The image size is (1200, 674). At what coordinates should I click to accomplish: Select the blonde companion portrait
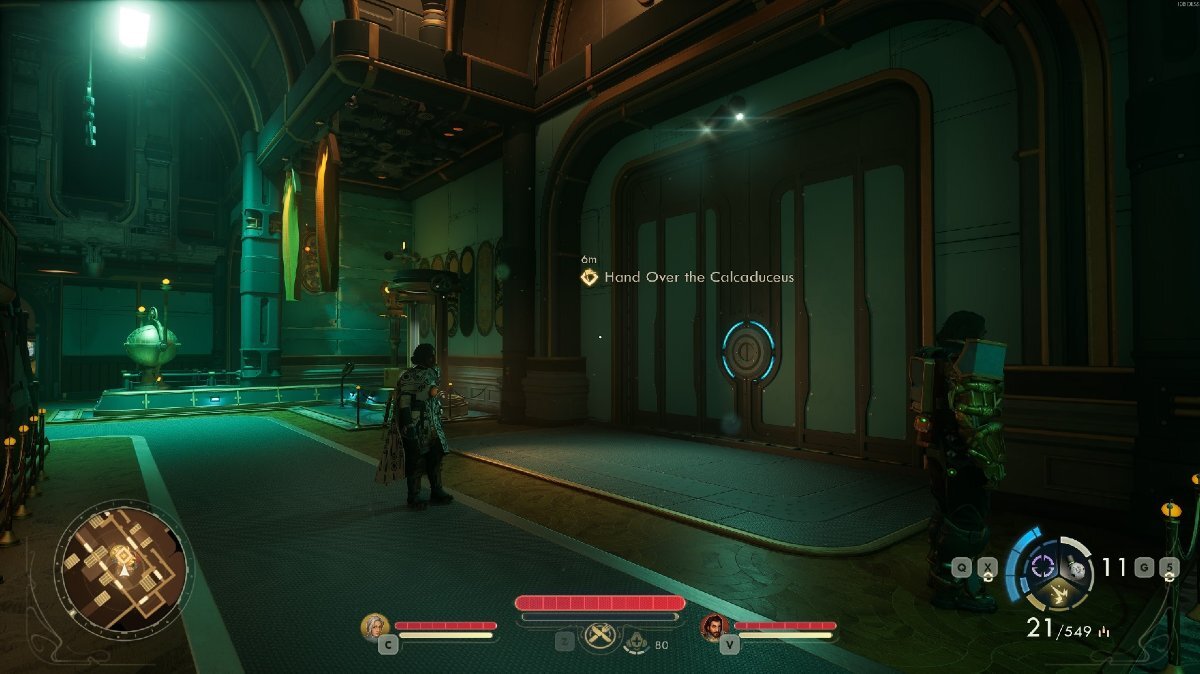point(375,626)
